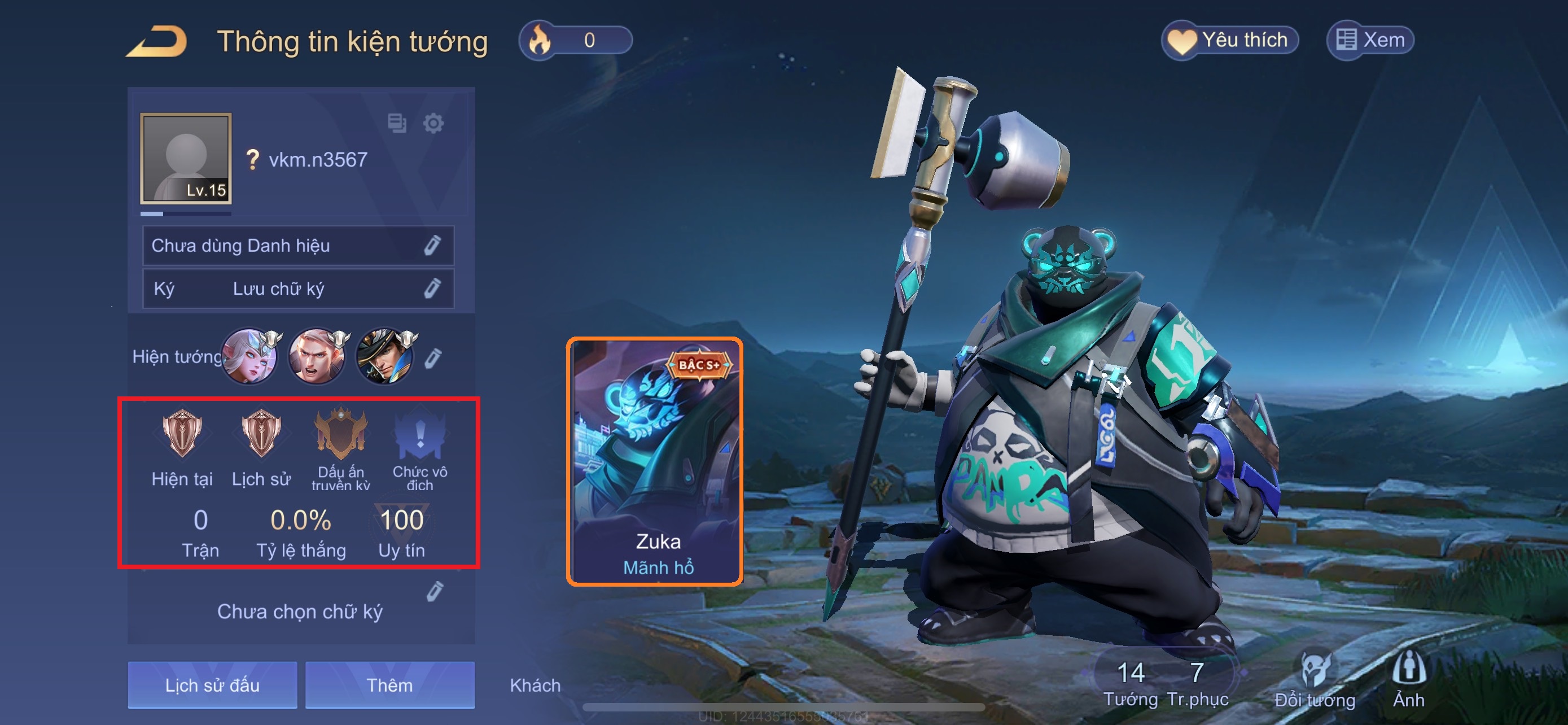Edit the Lưu chữ ký signature field

(432, 289)
